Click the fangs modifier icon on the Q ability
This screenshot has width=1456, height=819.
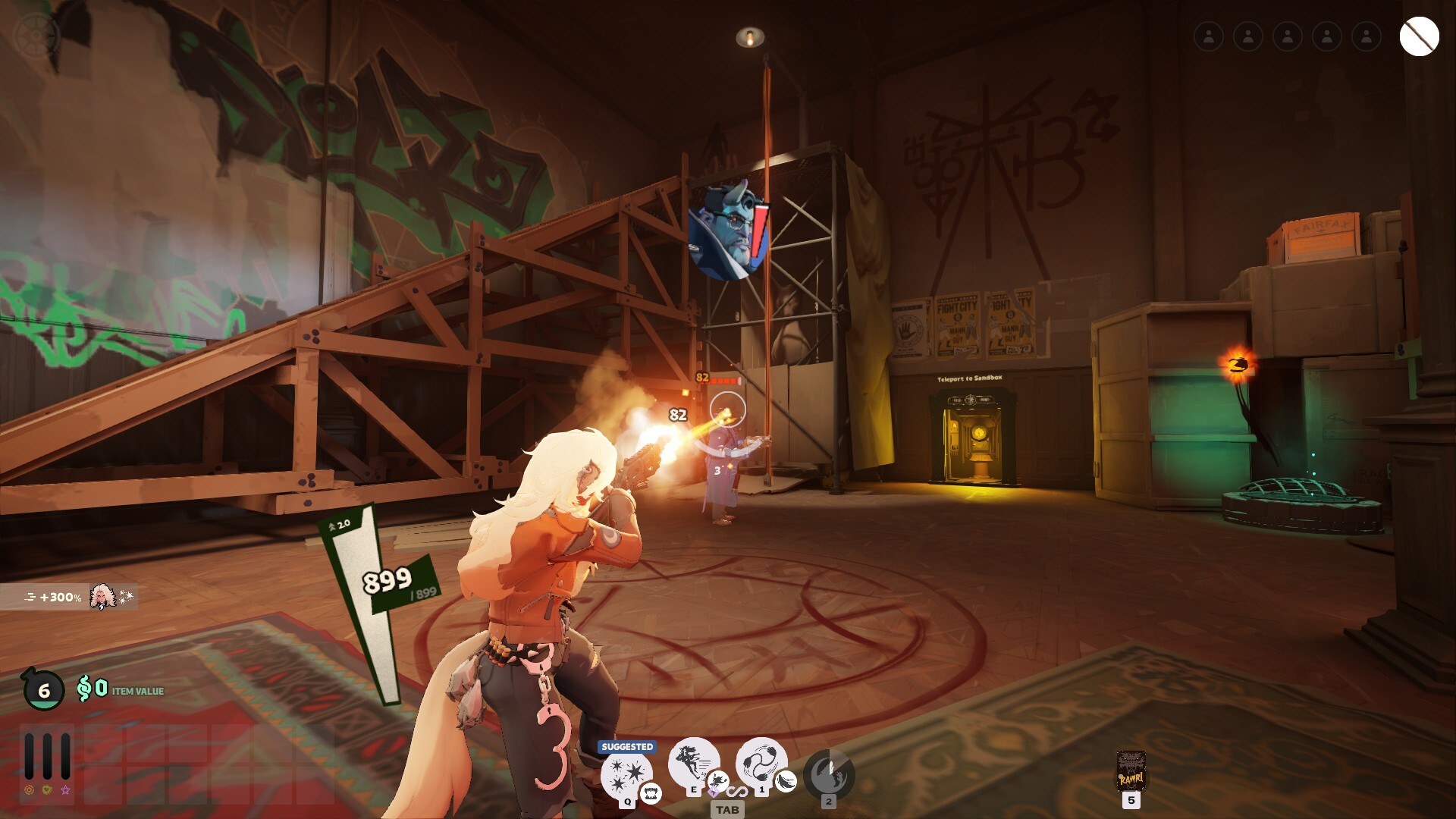coord(651,795)
